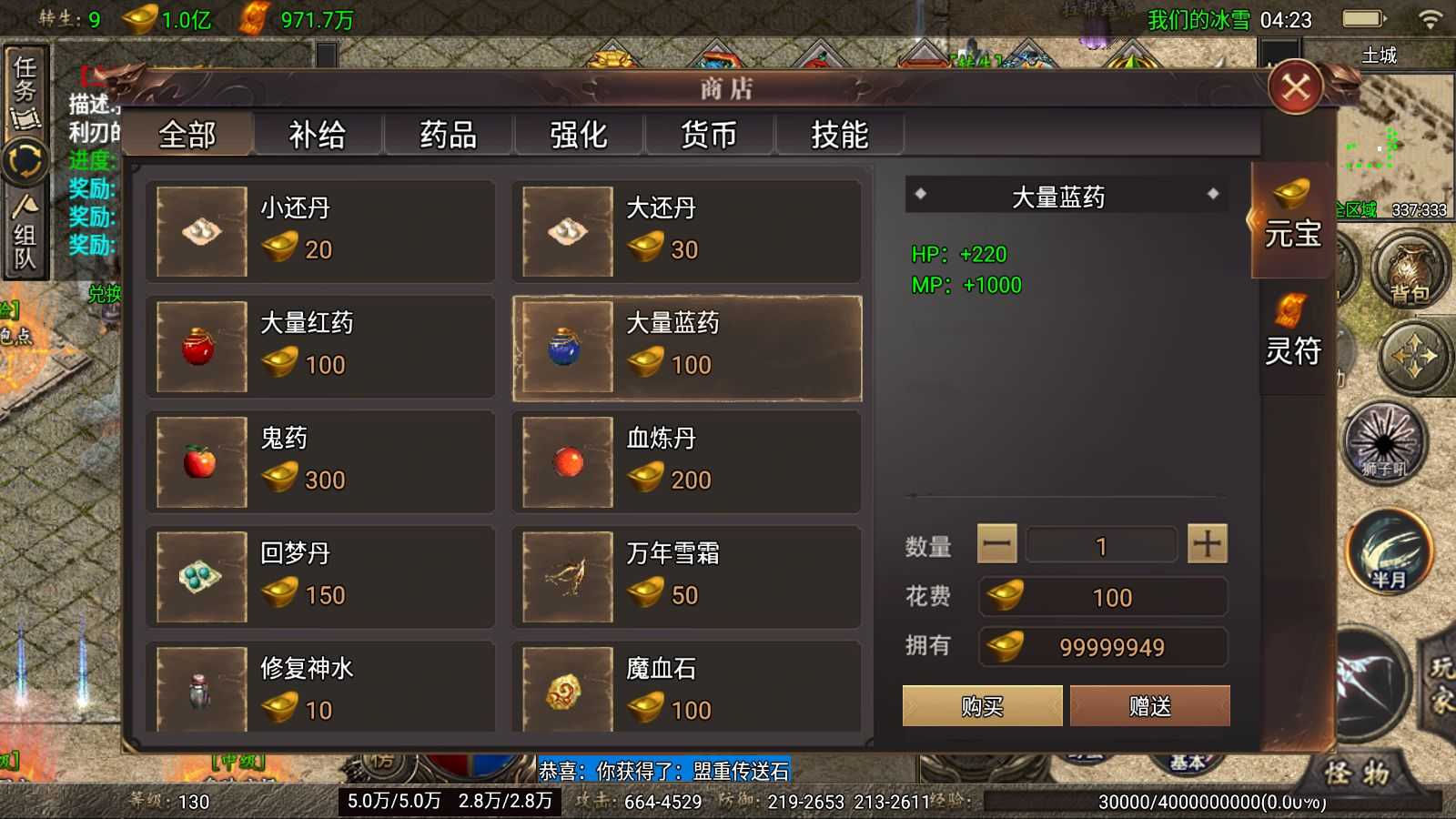Switch to the 药品 tab
This screenshot has width=1456, height=819.
[x=448, y=134]
